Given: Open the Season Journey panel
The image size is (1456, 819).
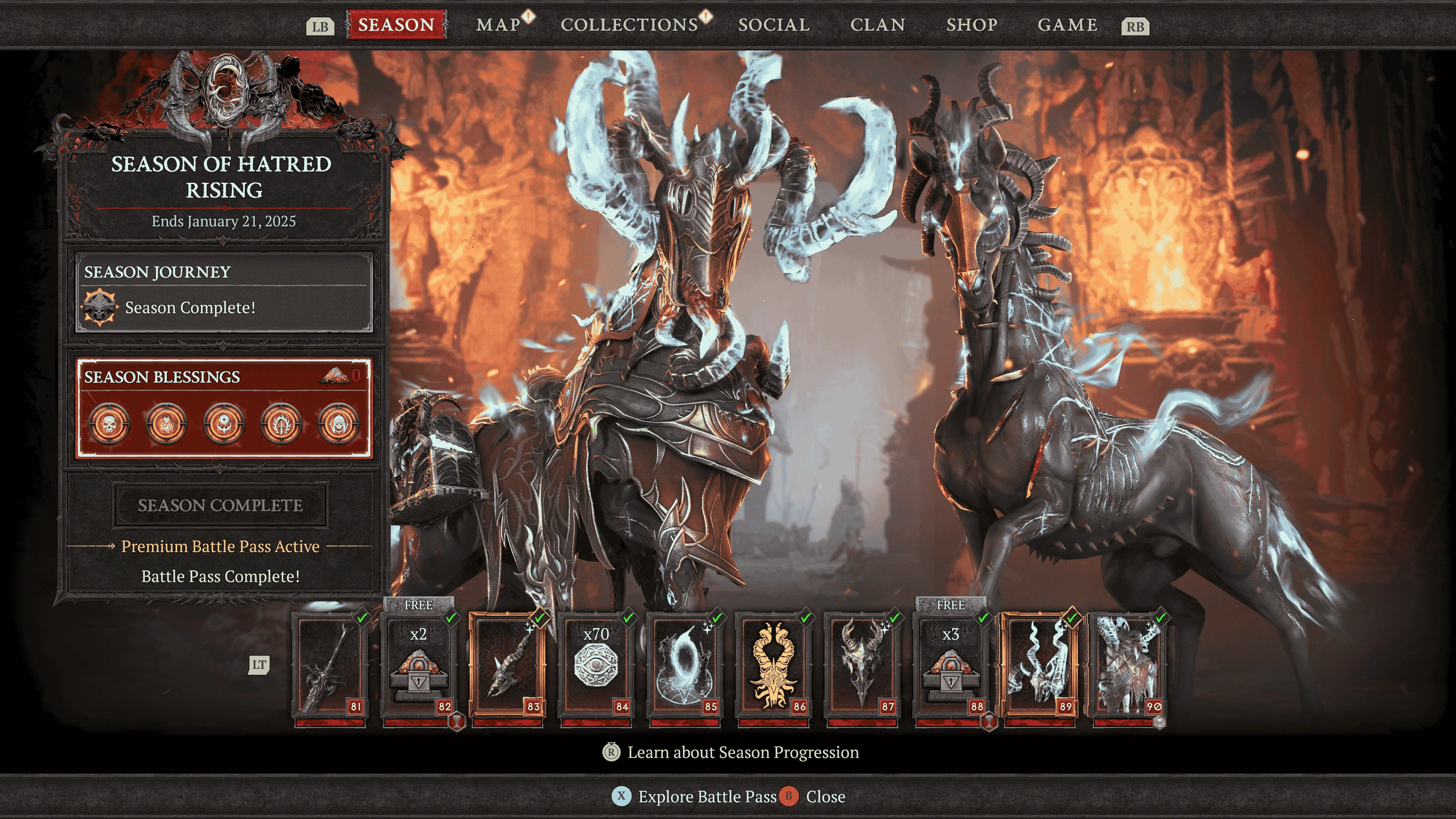Looking at the screenshot, I should pyautogui.click(x=224, y=292).
